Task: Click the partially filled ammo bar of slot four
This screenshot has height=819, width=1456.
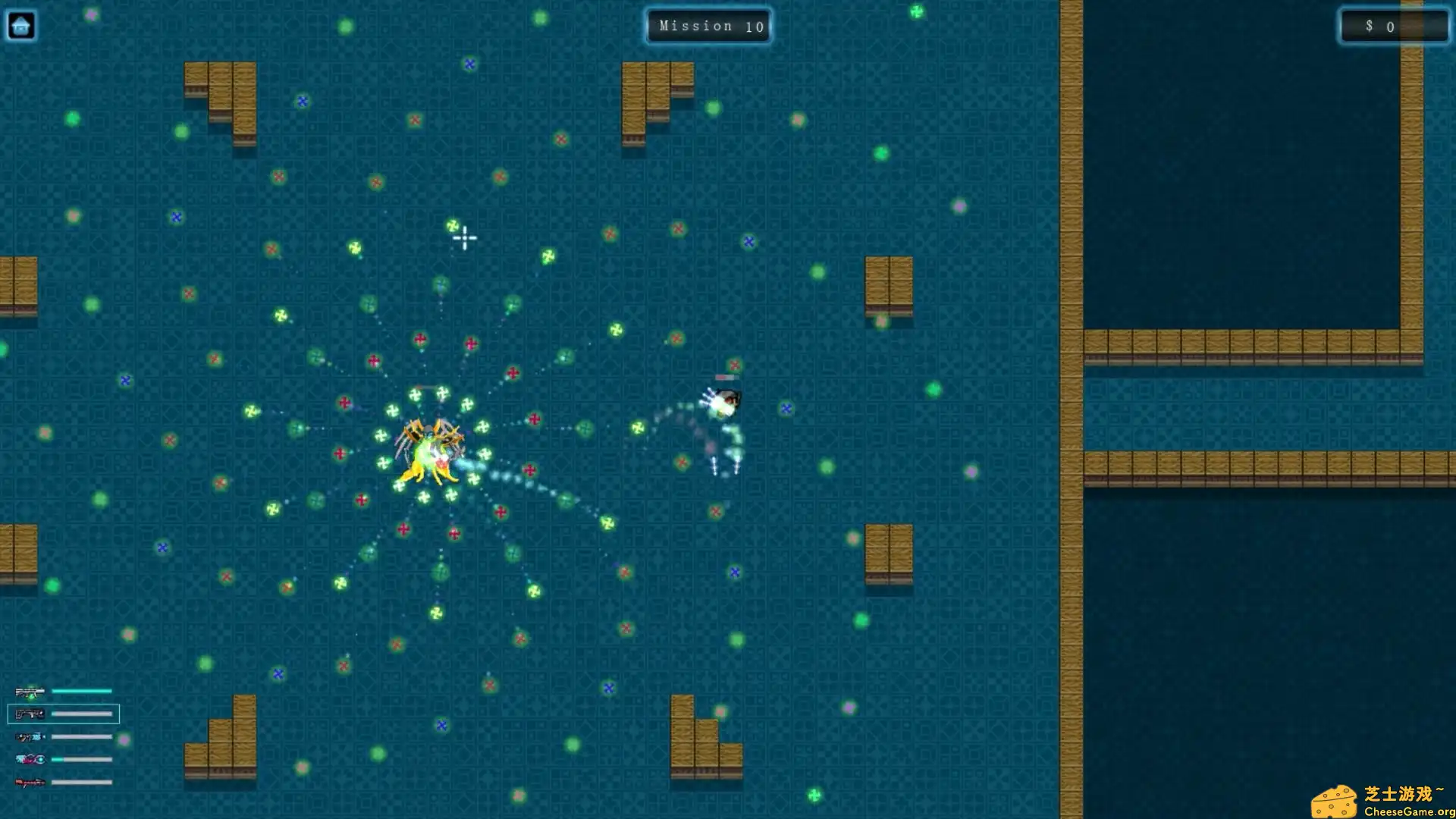Action: [82, 758]
